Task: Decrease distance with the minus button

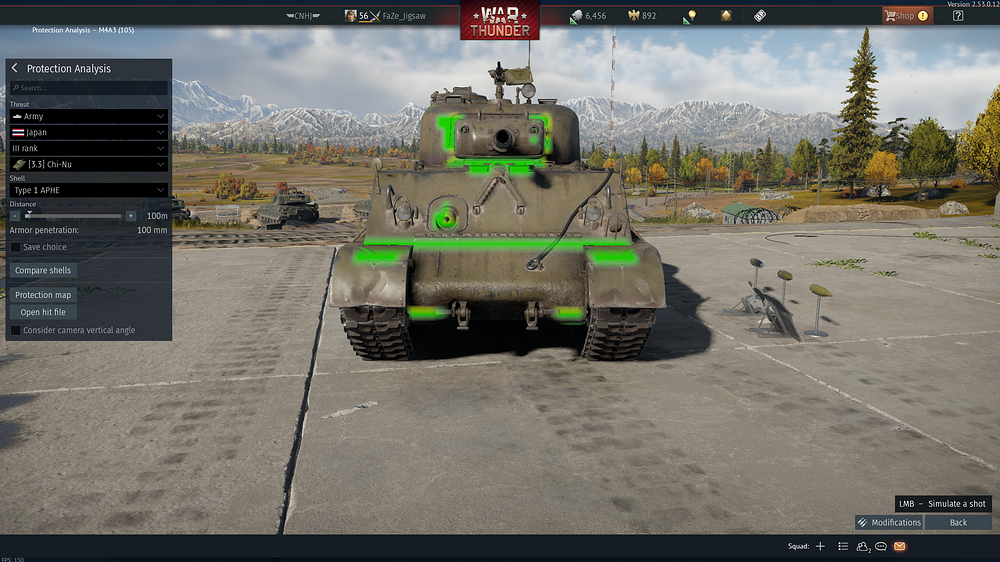Action: (x=15, y=215)
